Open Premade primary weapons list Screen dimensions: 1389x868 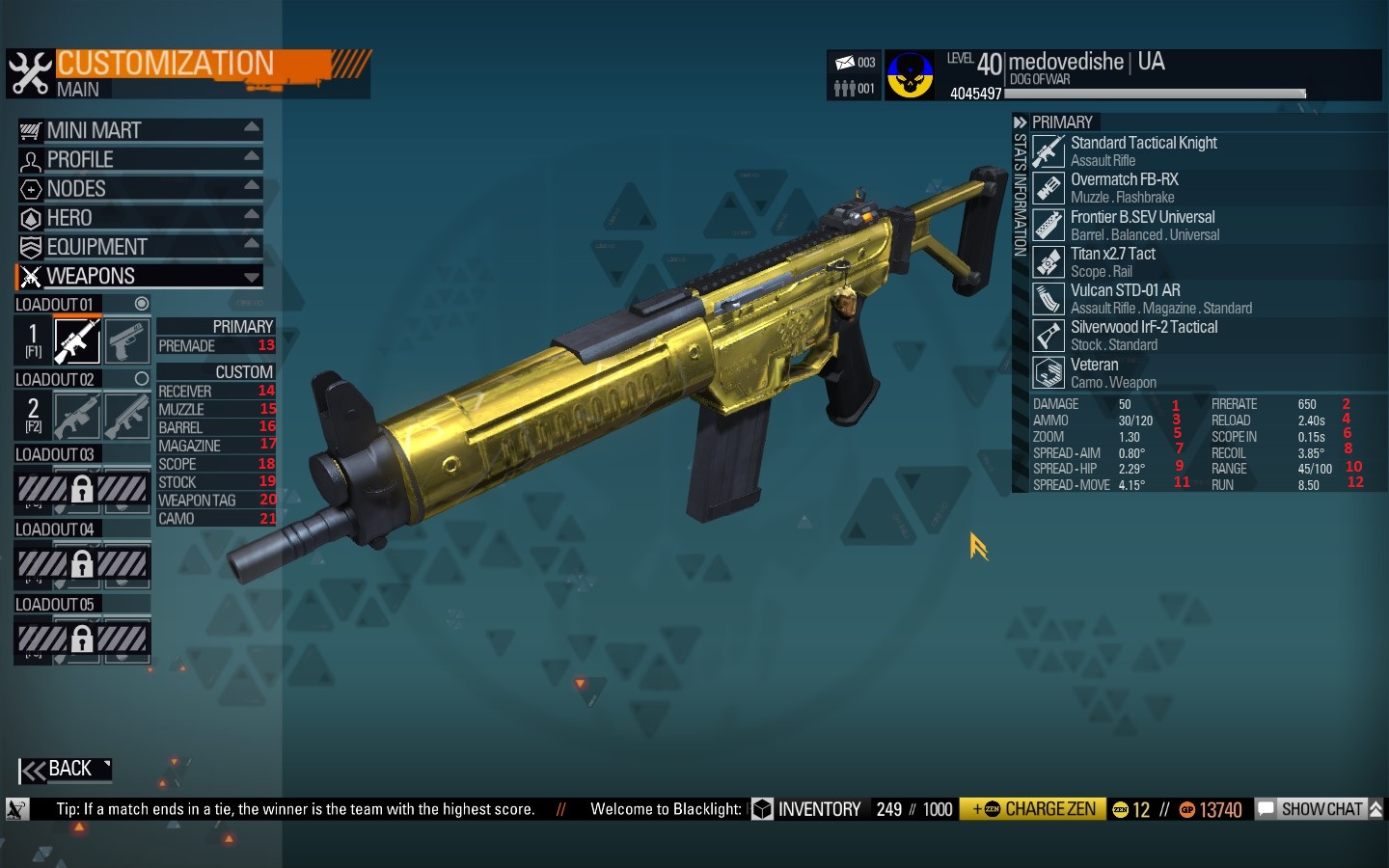pyautogui.click(x=215, y=345)
